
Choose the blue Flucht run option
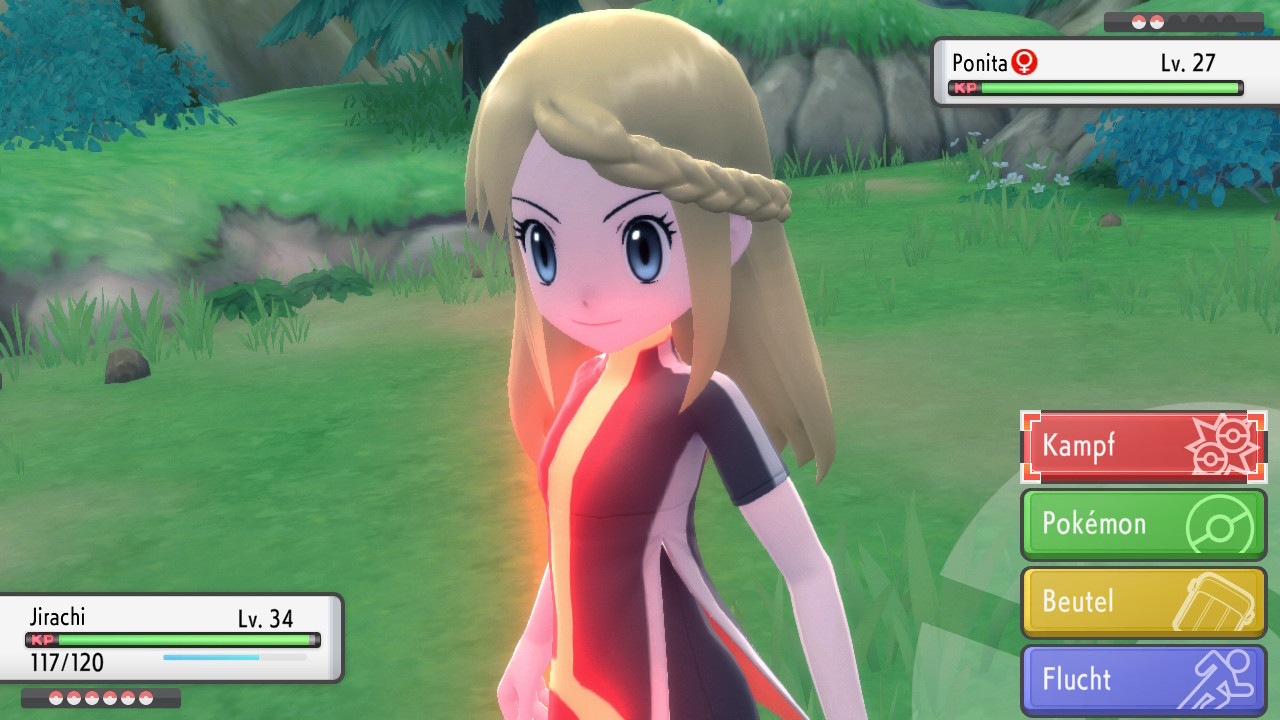coord(1143,680)
